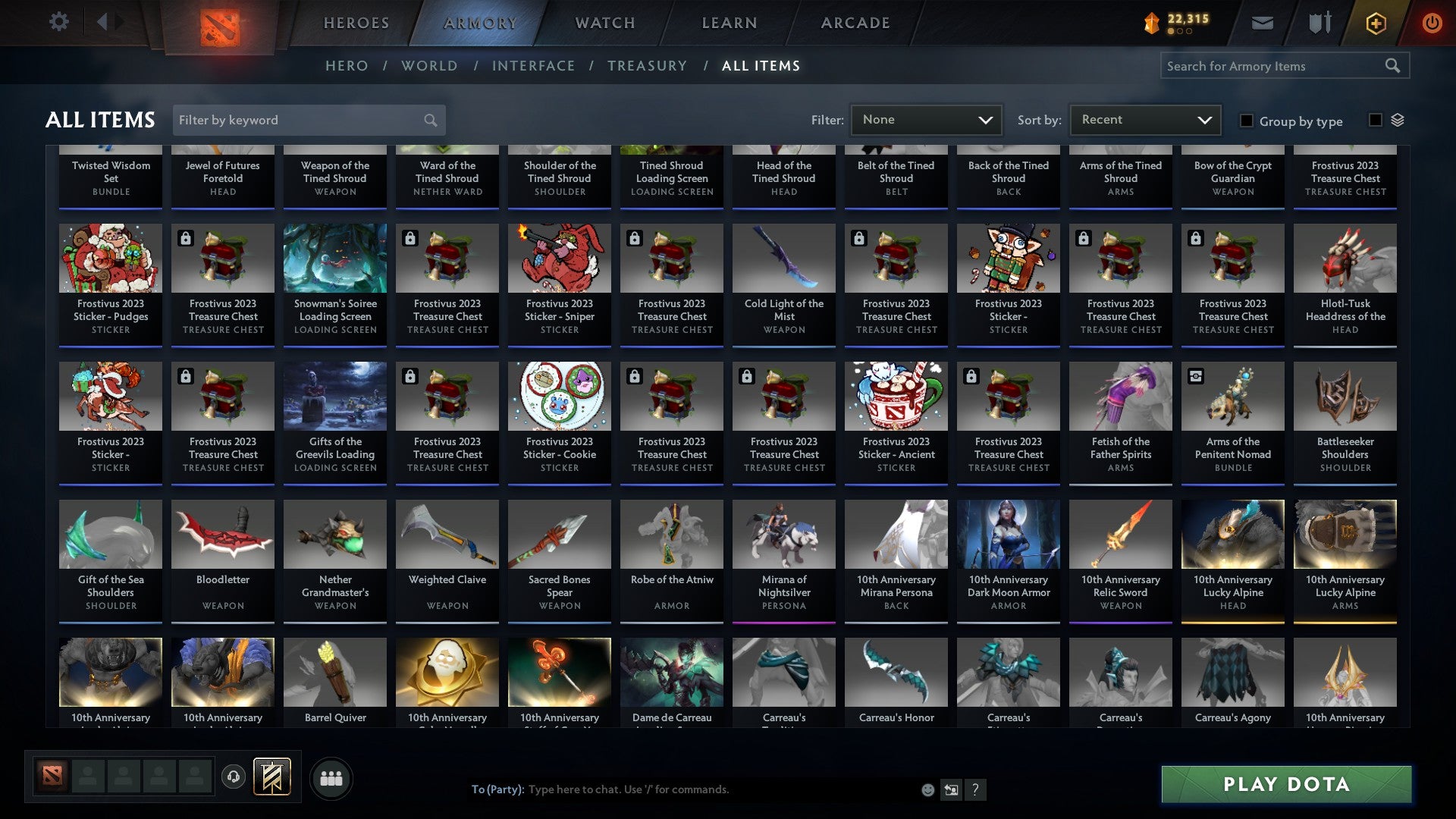Open mail notifications via the envelope icon
This screenshot has width=1456, height=819.
(x=1261, y=23)
